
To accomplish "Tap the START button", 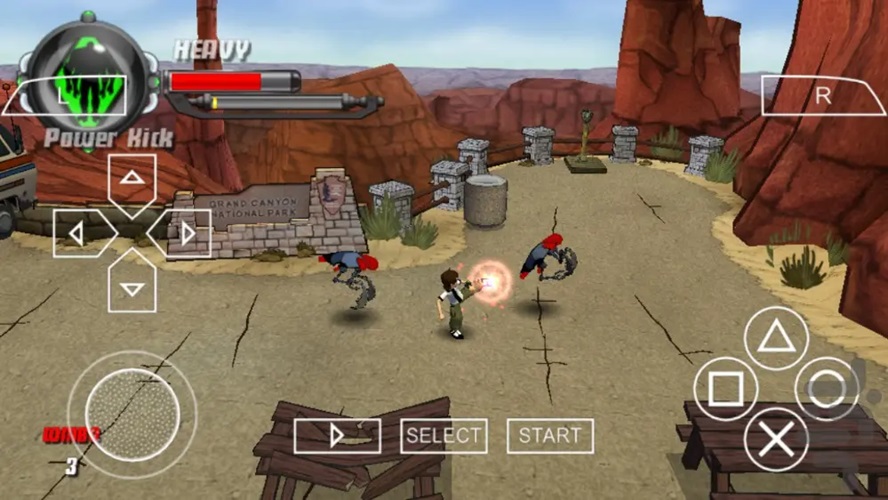I will 550,436.
